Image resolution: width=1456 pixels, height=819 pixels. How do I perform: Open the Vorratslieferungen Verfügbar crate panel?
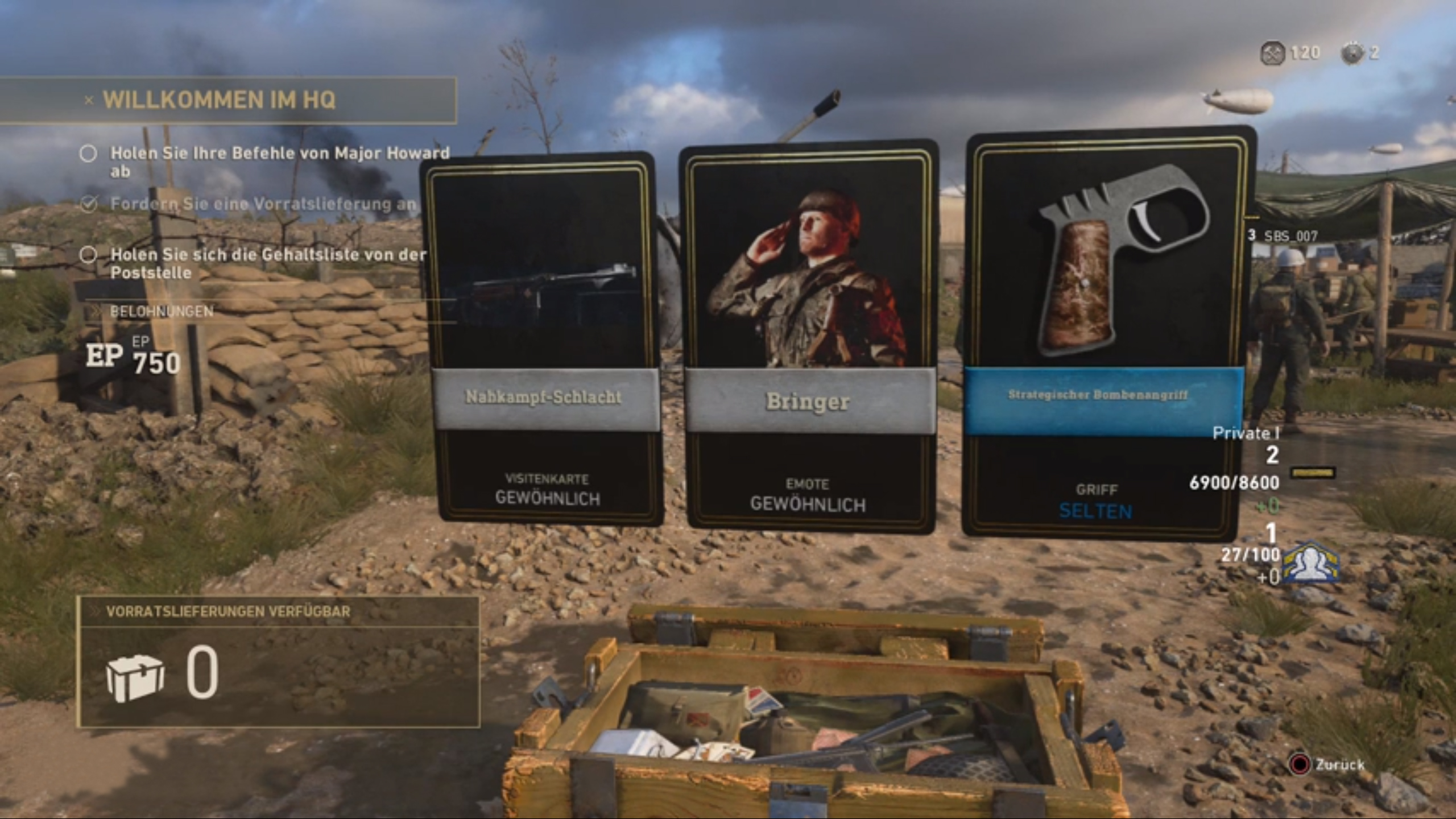[278, 661]
